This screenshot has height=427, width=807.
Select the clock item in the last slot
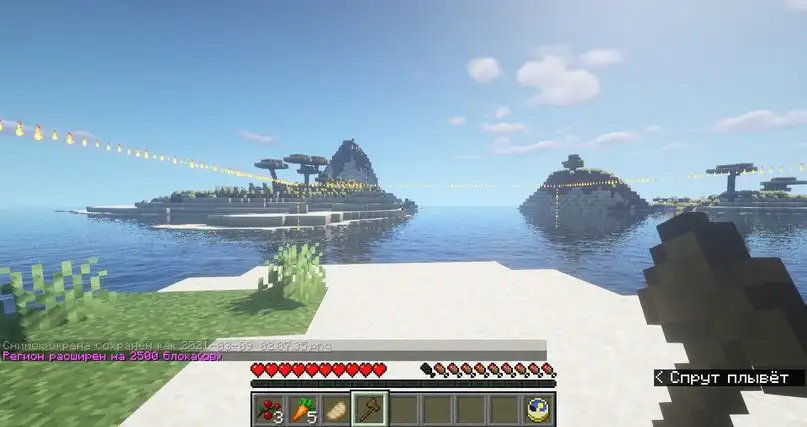539,408
